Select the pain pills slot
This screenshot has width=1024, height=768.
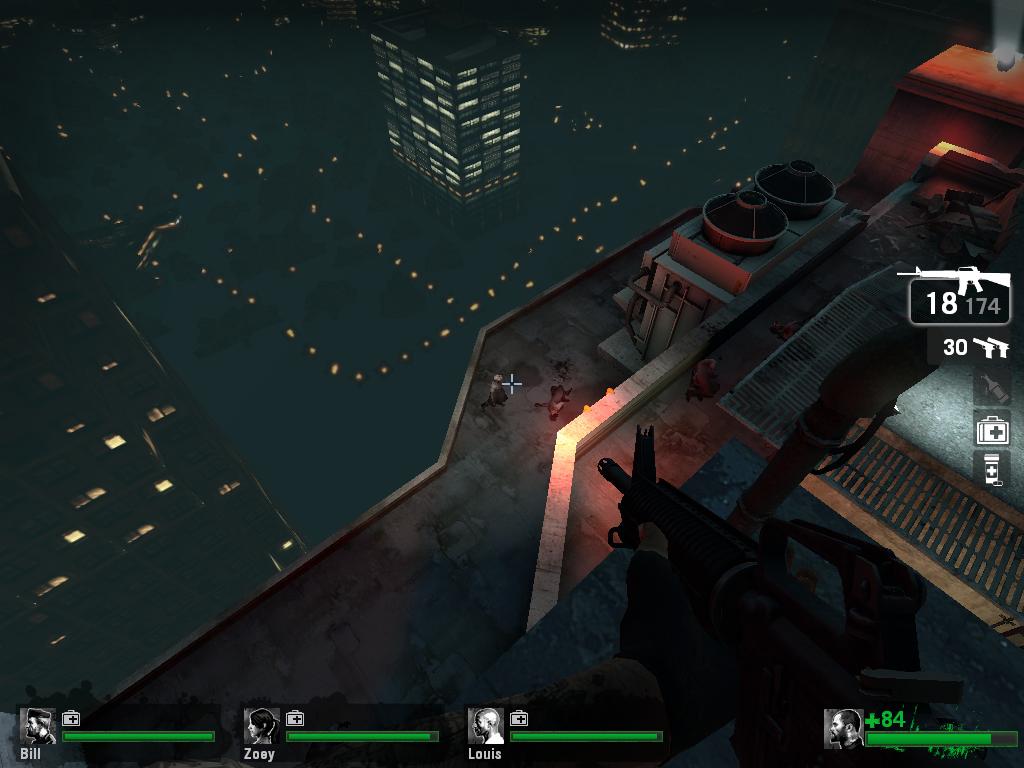(992, 469)
